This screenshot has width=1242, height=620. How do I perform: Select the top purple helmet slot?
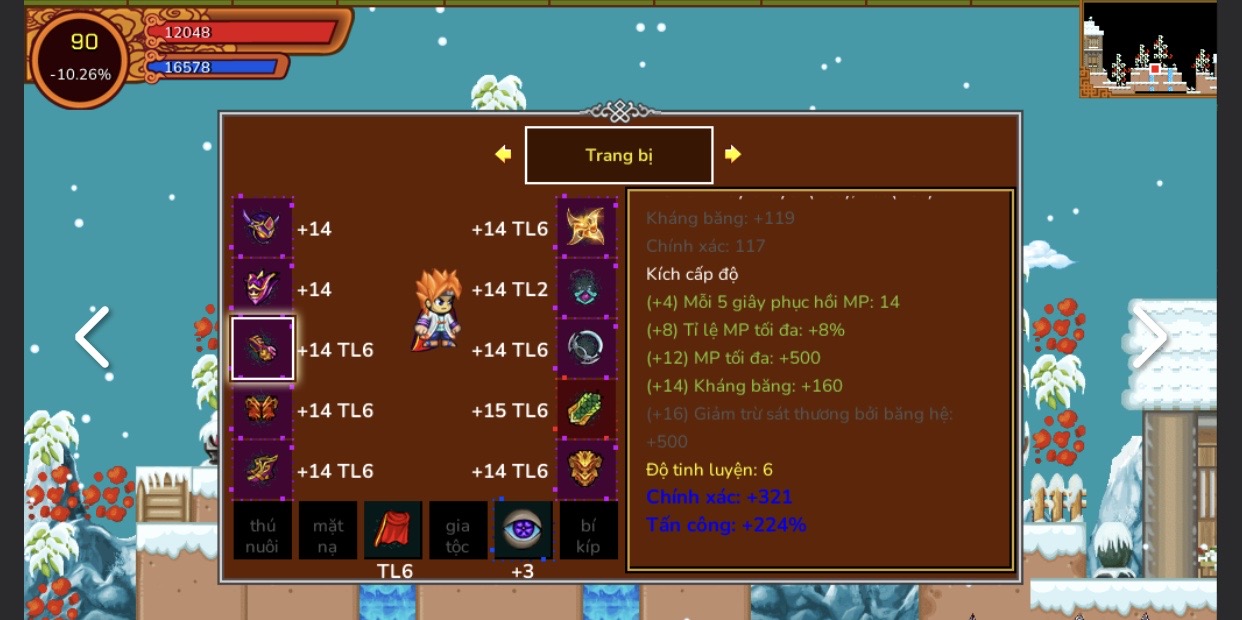(x=263, y=228)
